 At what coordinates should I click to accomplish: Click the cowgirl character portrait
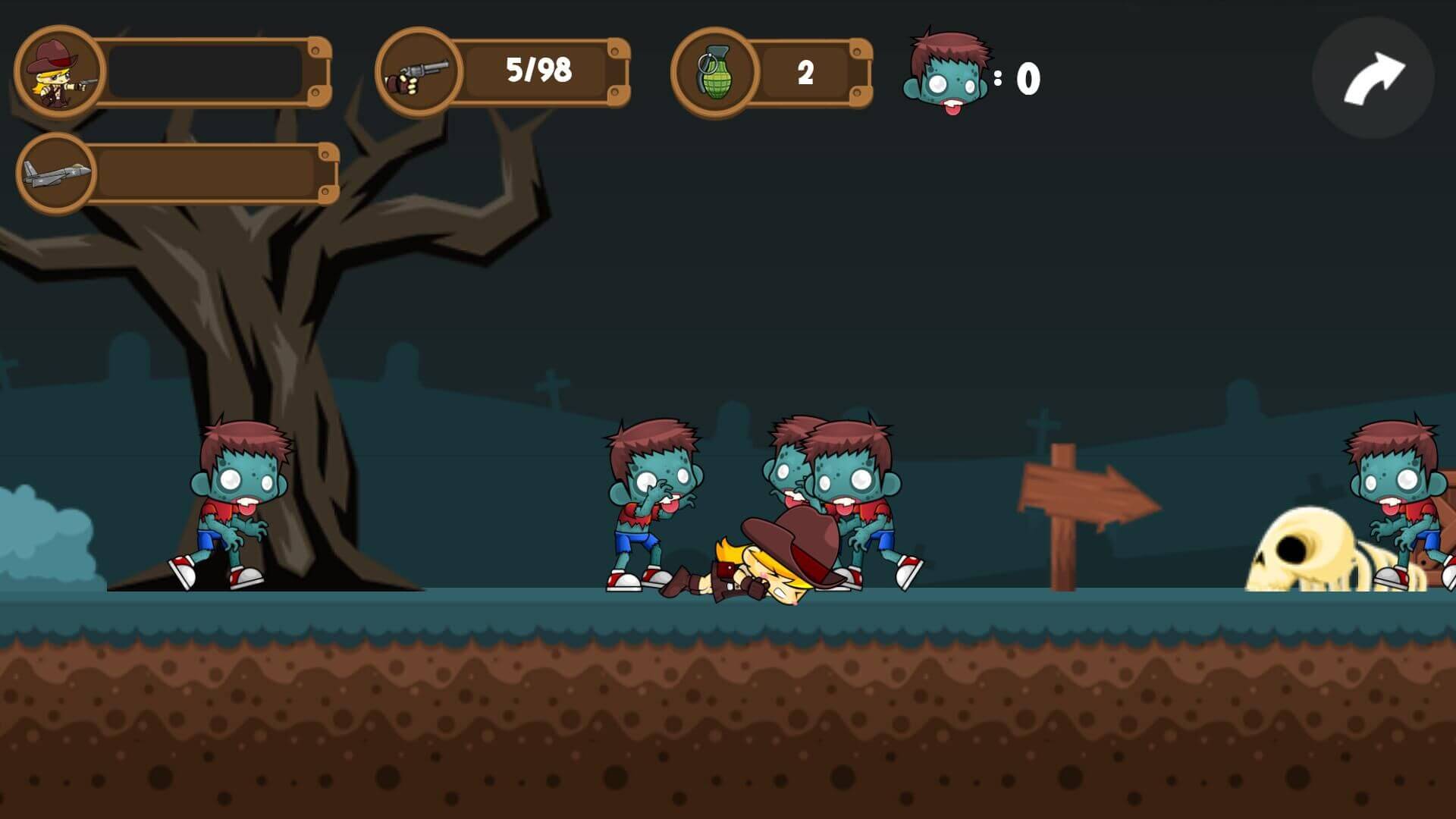point(59,72)
